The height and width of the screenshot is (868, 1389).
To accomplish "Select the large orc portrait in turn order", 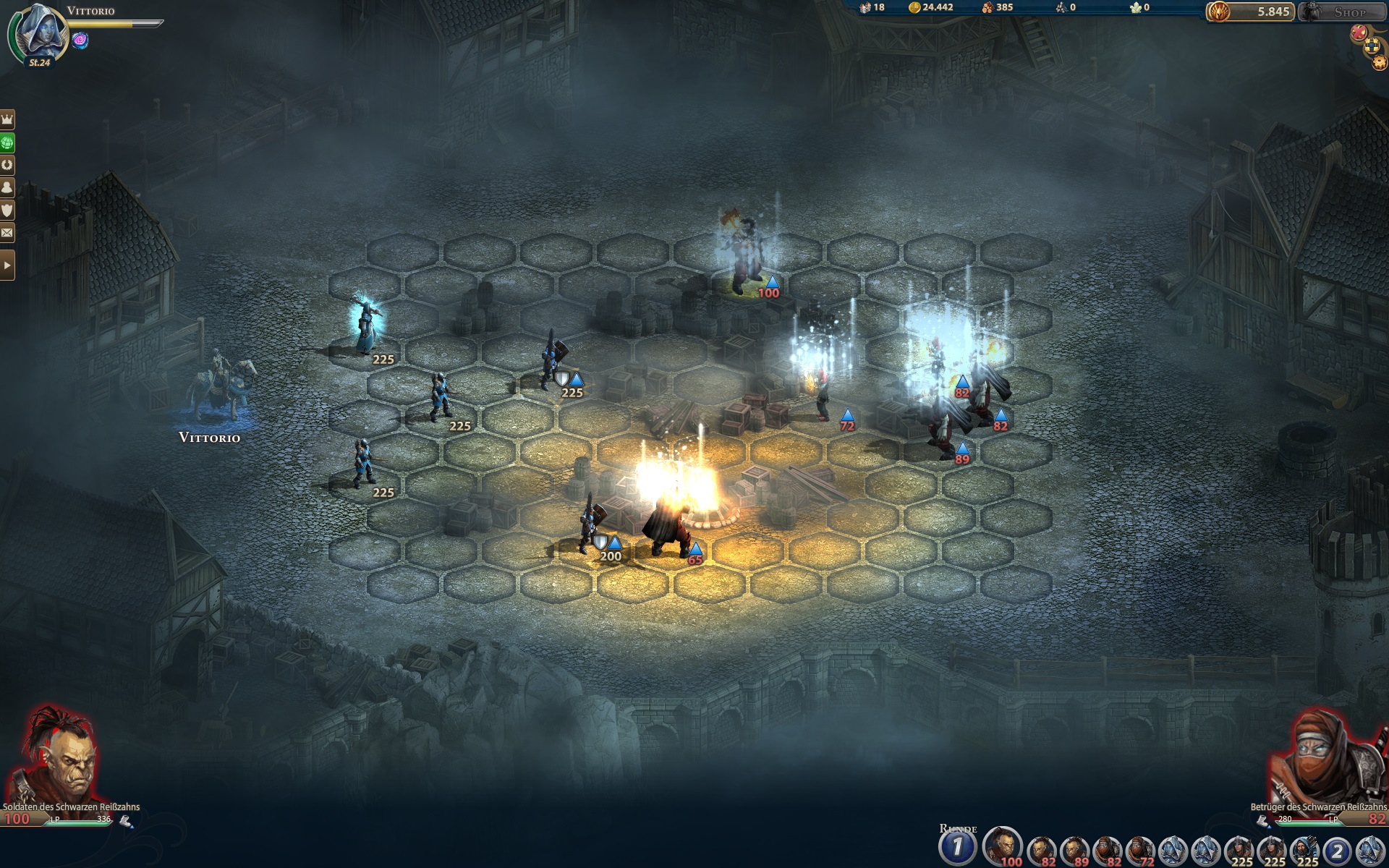I will 1002,846.
